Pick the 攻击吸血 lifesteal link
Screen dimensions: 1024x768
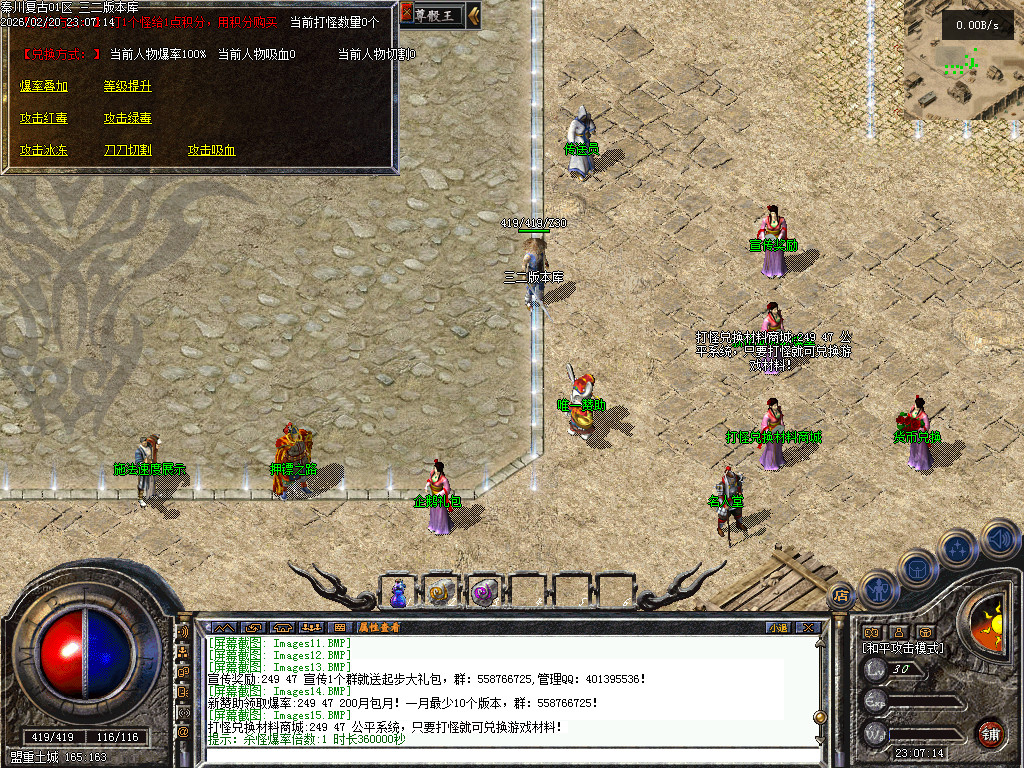(x=212, y=150)
